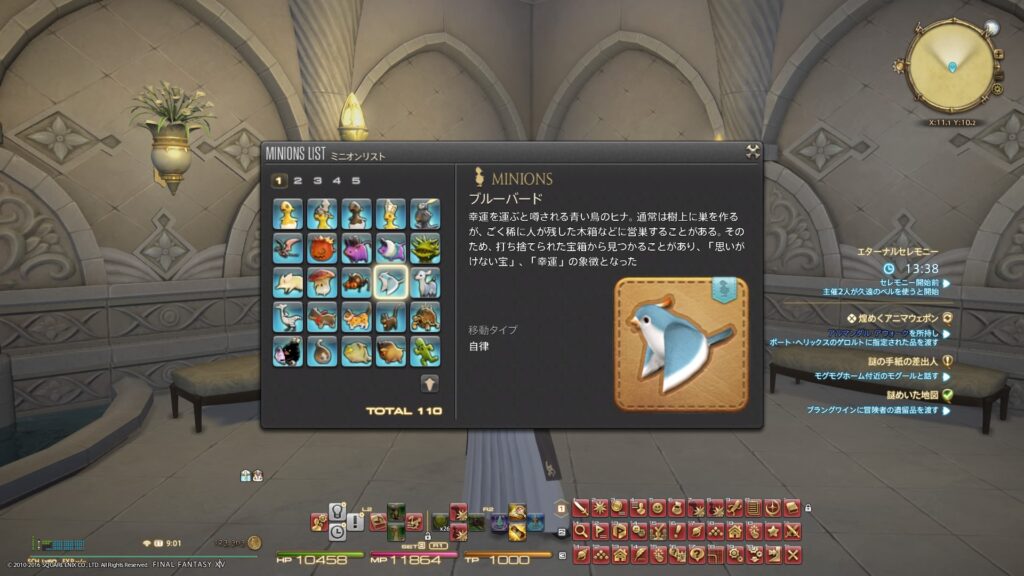Select the brown mushroom minion
Viewport: 1024px width, 576px height.
(x=322, y=283)
